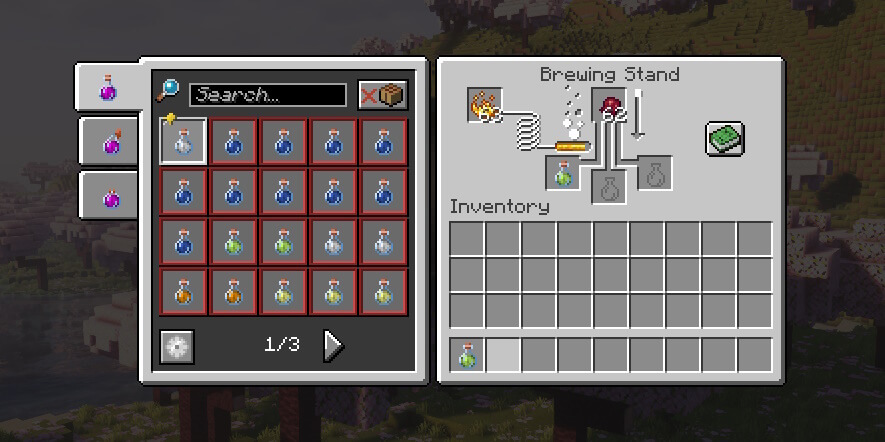Click the round button beside the page counter
The image size is (885, 442).
[177, 347]
